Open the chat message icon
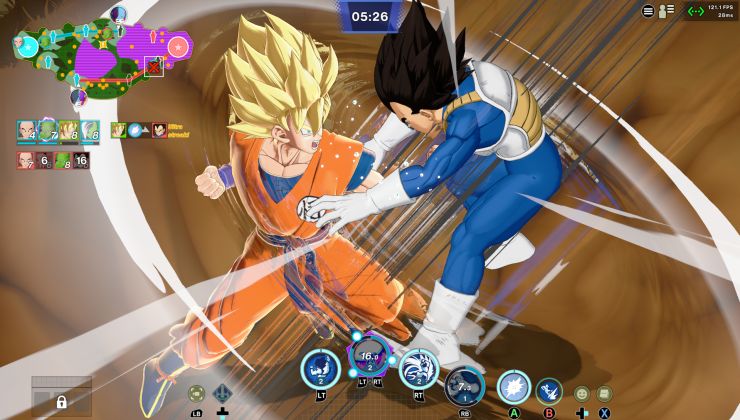740x420 pixels. pyautogui.click(x=605, y=394)
